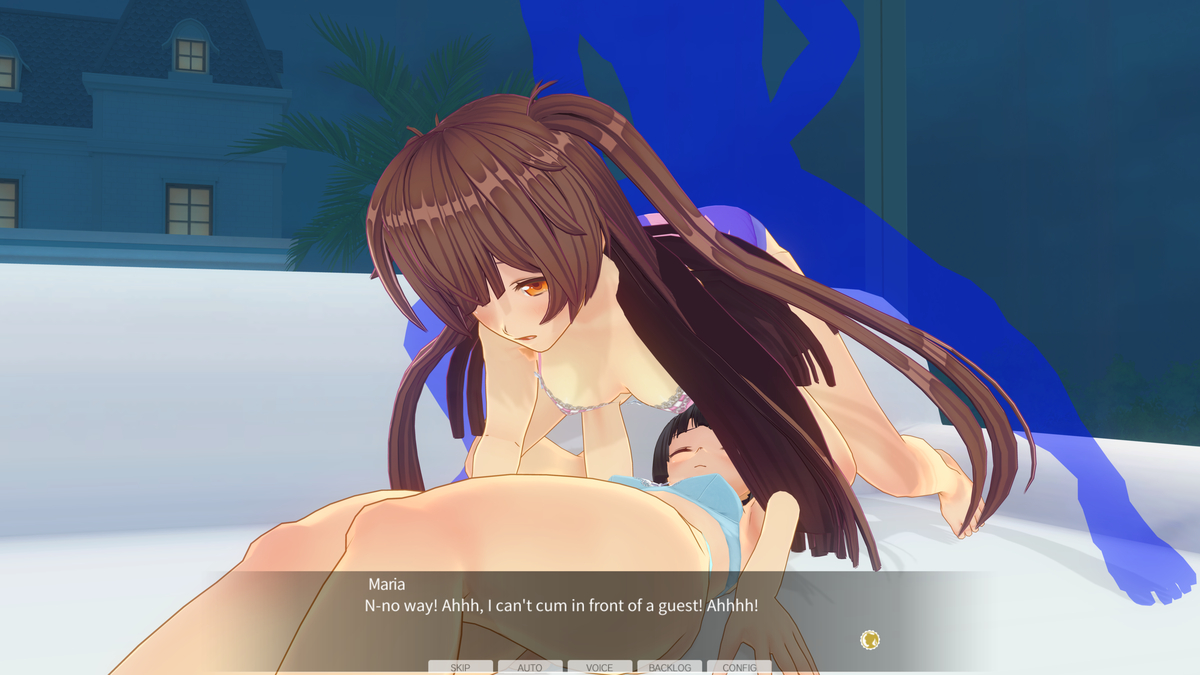The image size is (1200, 675).
Task: Open the CONFIG menu
Action: pyautogui.click(x=739, y=667)
